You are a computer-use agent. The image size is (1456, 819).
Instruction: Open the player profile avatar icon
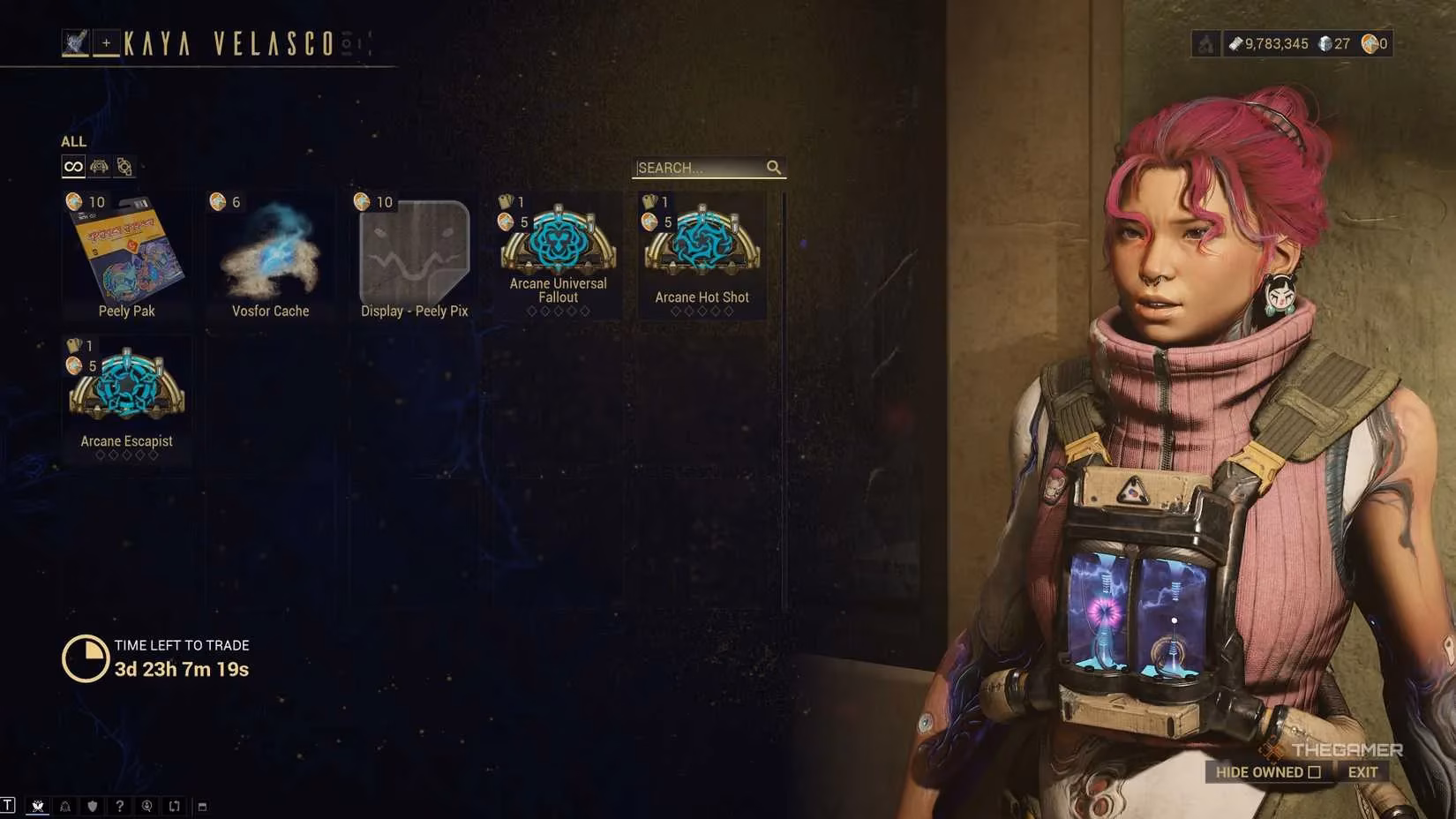click(75, 42)
